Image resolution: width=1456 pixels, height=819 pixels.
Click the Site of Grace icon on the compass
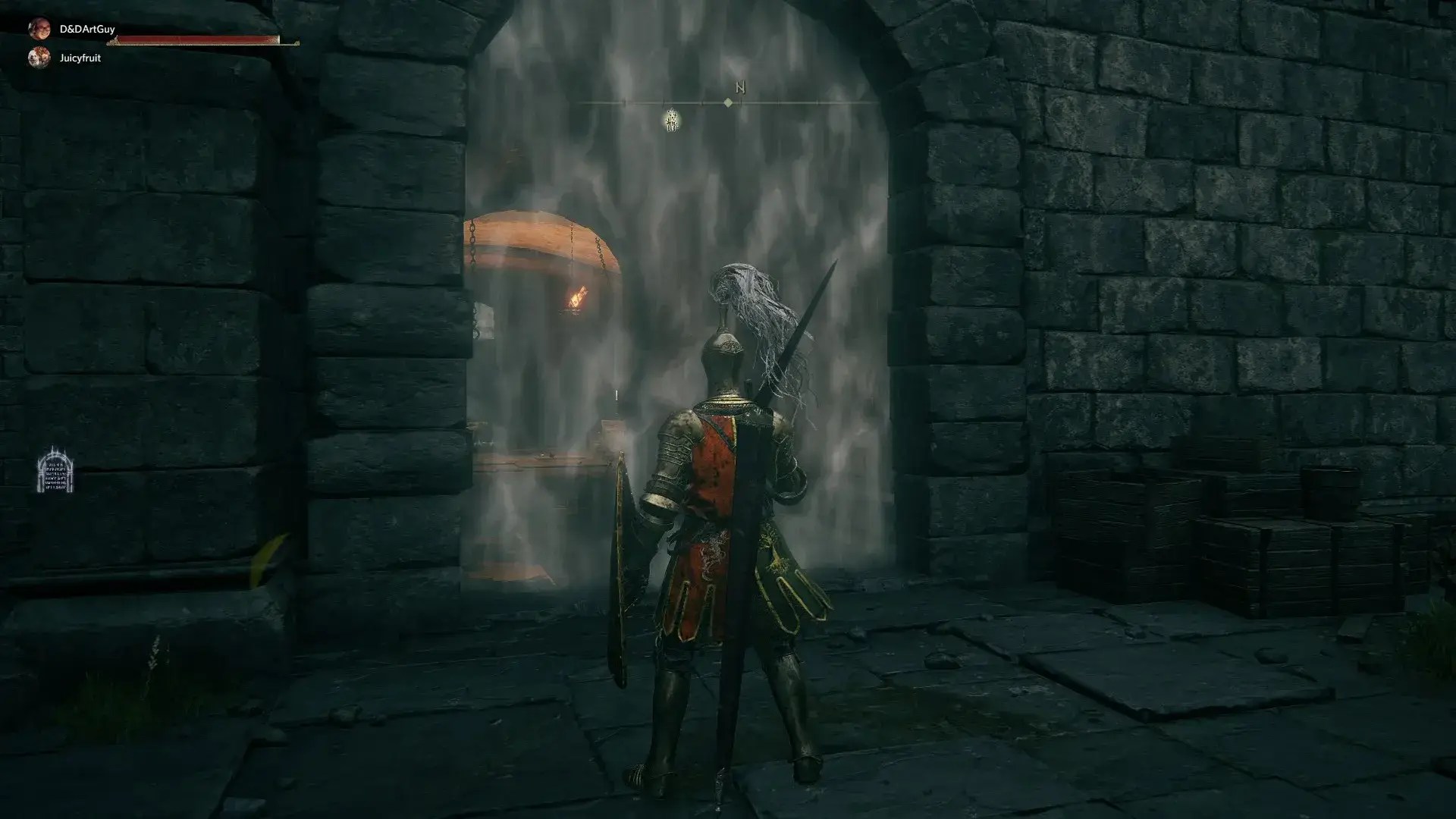pyautogui.click(x=672, y=121)
